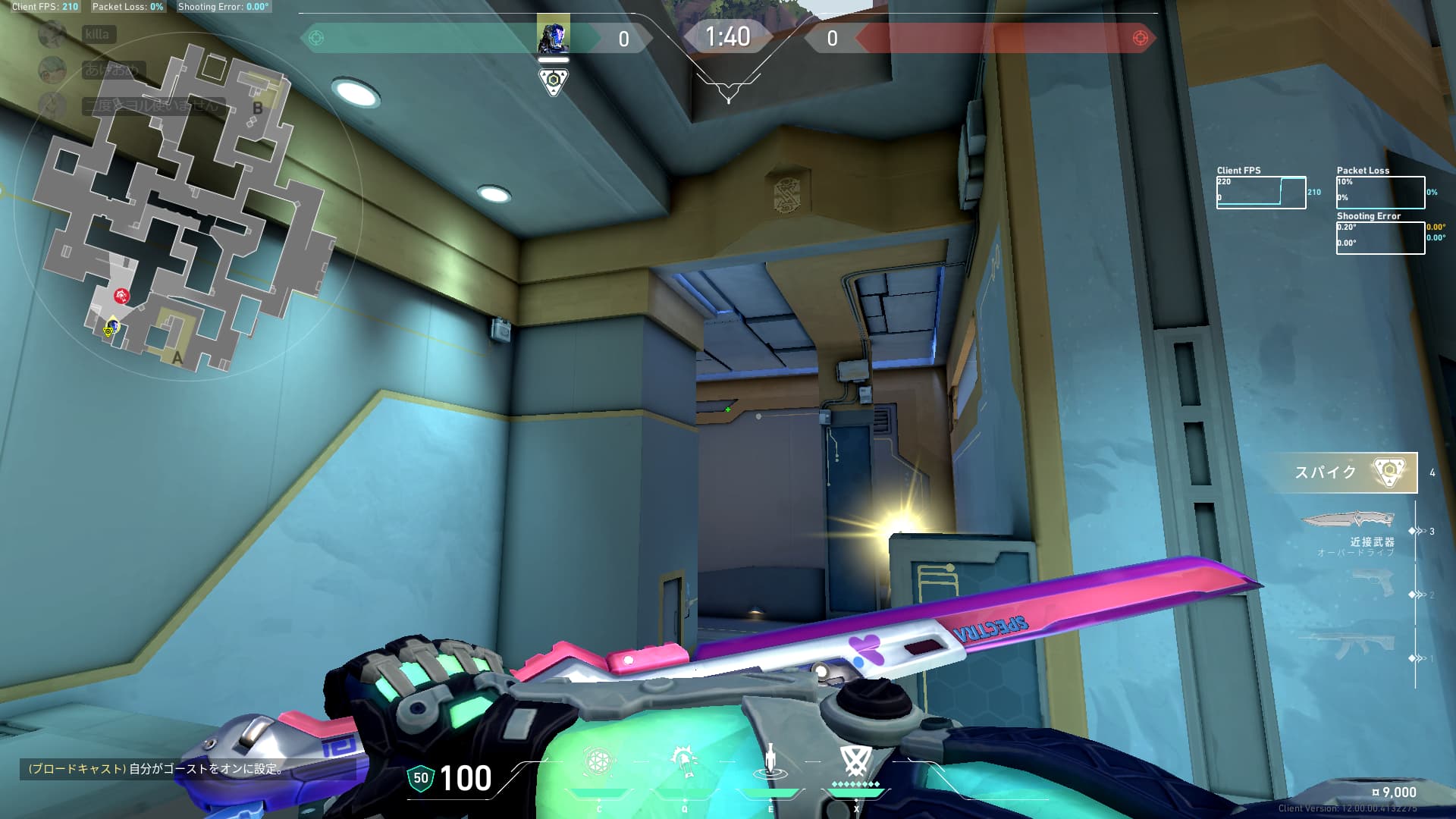Screen dimensions: 1456x819
Task: Switch to the sidearm pistol slot
Action: tap(1374, 582)
